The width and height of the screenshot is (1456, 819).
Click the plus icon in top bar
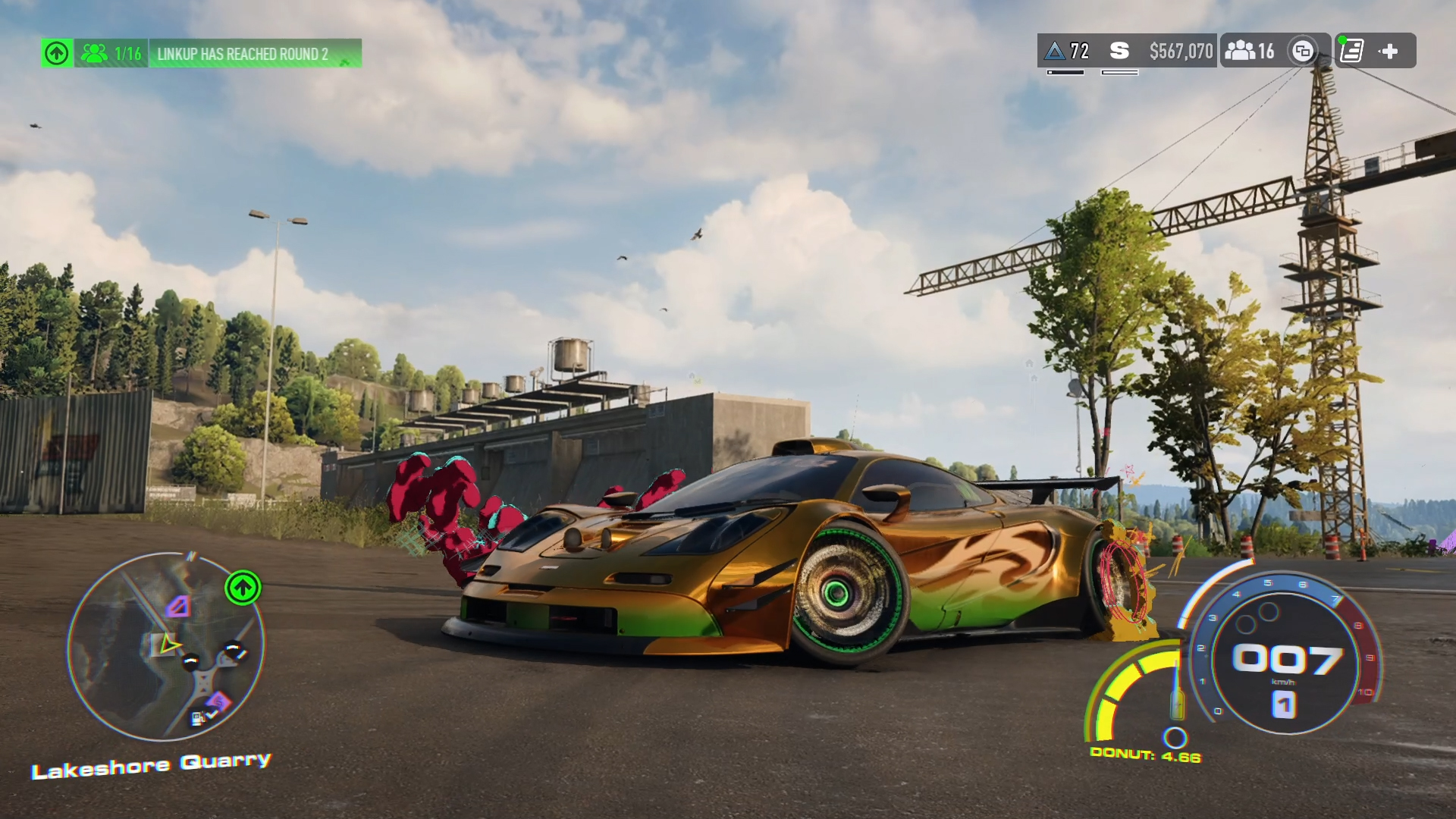[1389, 51]
